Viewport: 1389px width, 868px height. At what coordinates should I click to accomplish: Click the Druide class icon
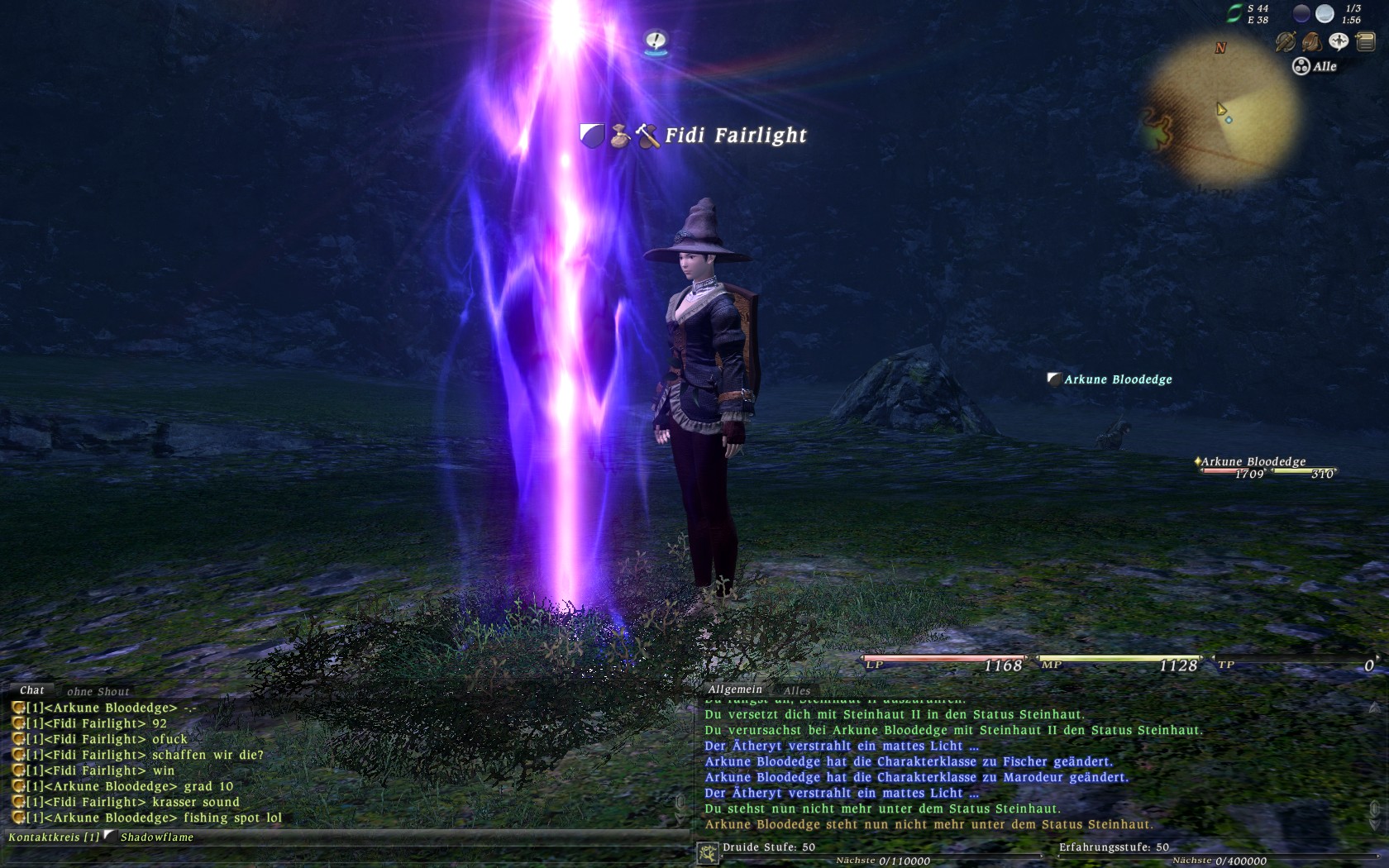[708, 853]
